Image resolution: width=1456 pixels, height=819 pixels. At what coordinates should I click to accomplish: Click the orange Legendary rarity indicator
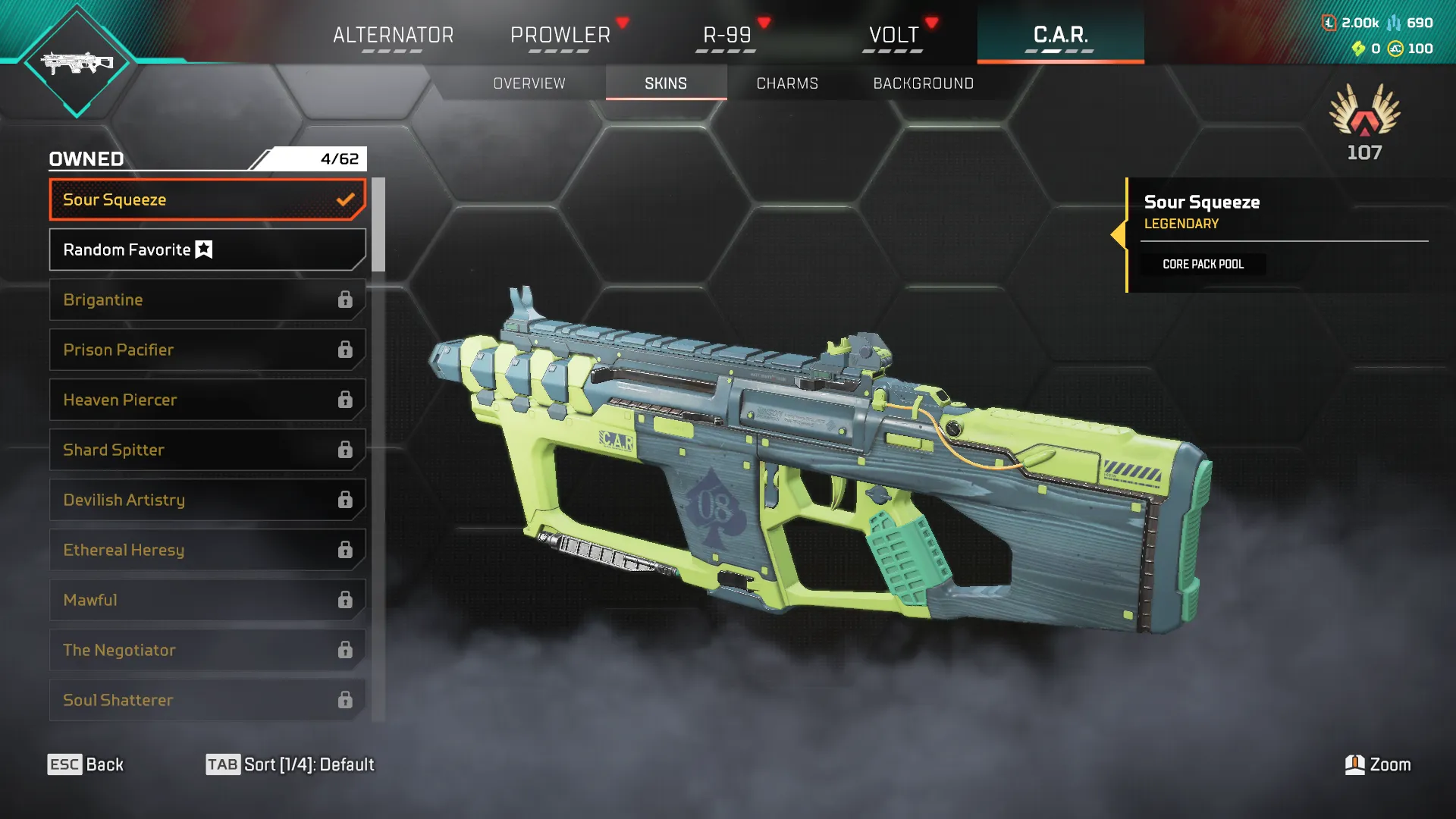[1180, 224]
